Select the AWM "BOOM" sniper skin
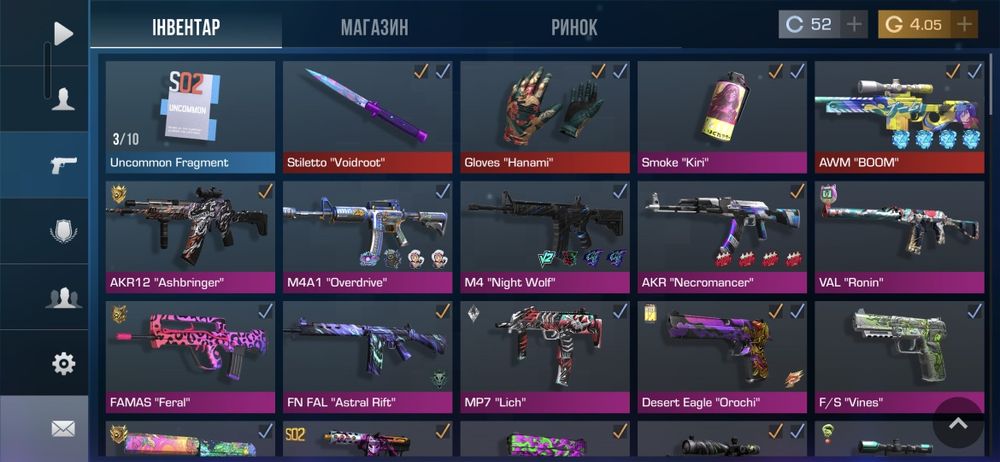 (899, 117)
